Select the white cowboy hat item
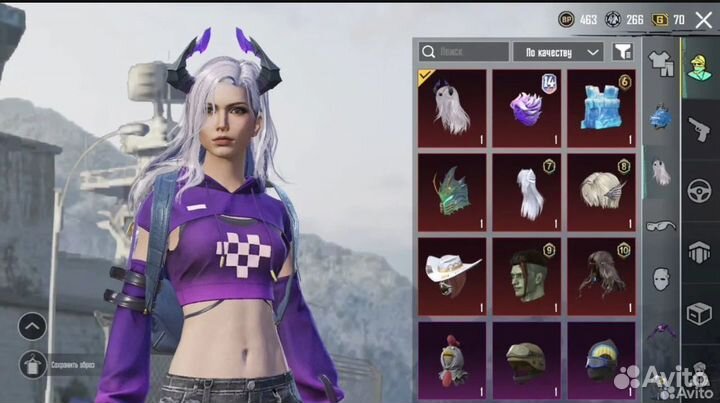 point(452,271)
